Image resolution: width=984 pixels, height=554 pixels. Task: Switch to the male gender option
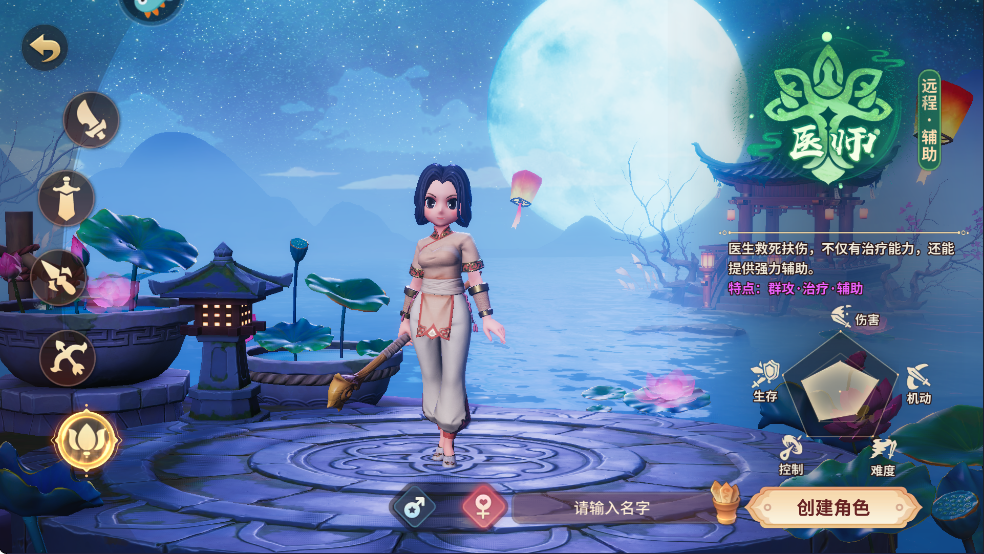[412, 506]
